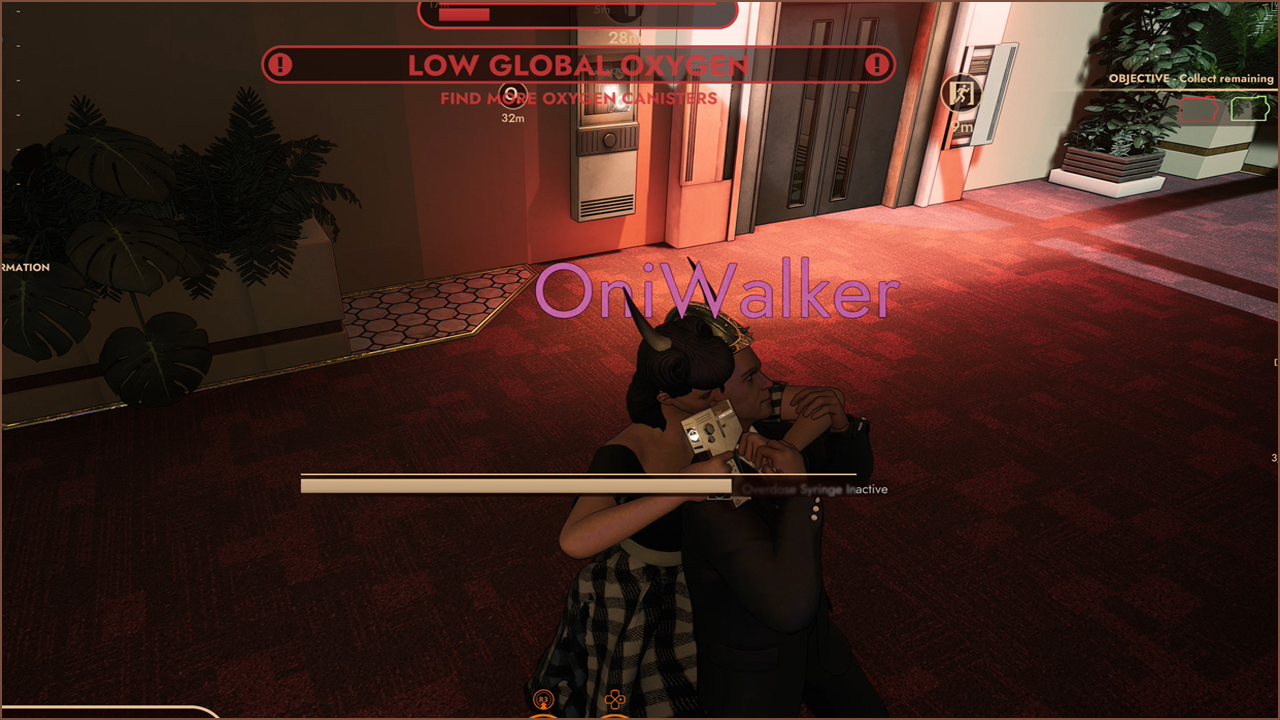
Task: Open the OBJECTIVE tracker text
Action: coord(1190,78)
